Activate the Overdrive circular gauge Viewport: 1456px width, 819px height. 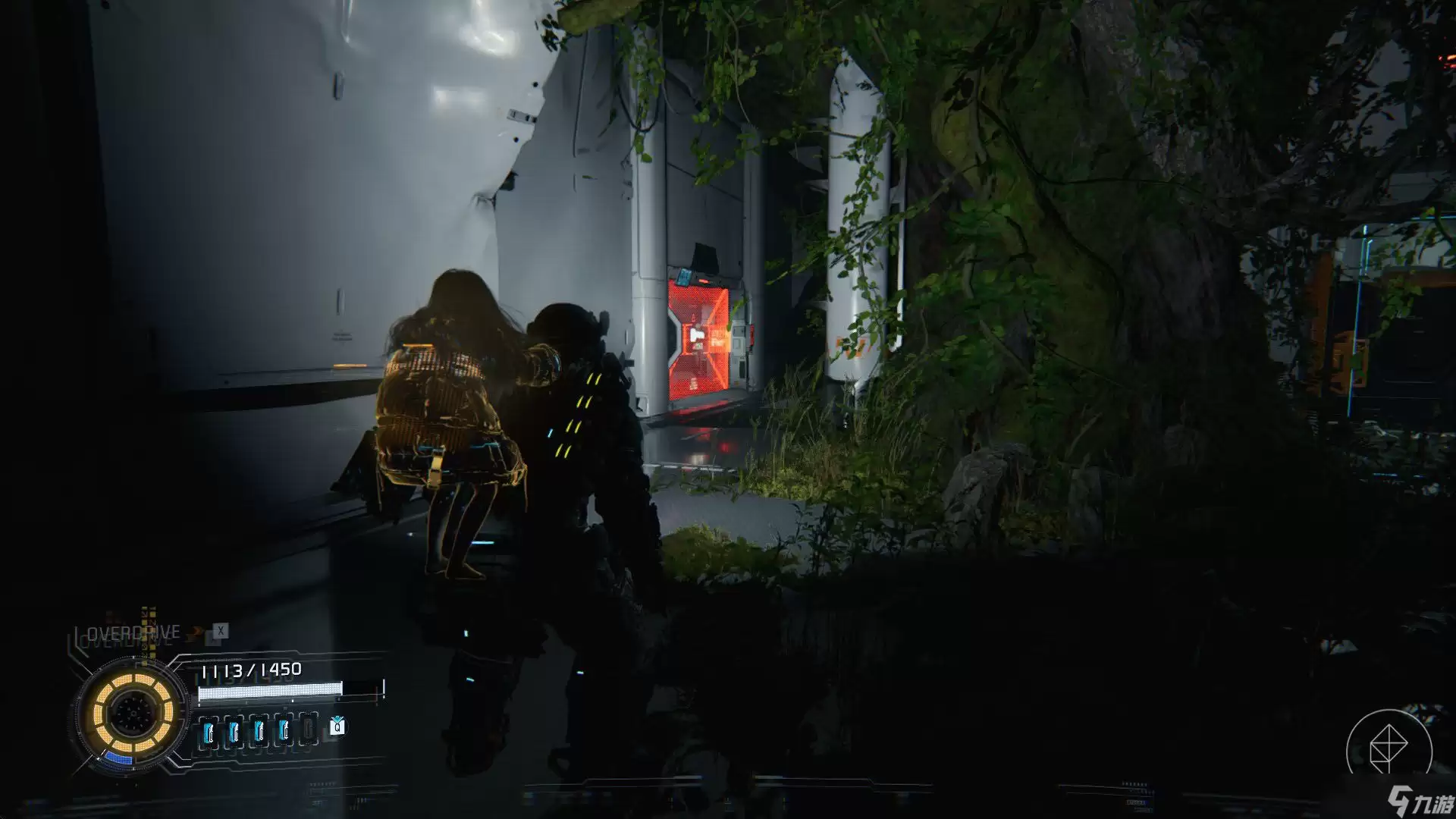(132, 712)
